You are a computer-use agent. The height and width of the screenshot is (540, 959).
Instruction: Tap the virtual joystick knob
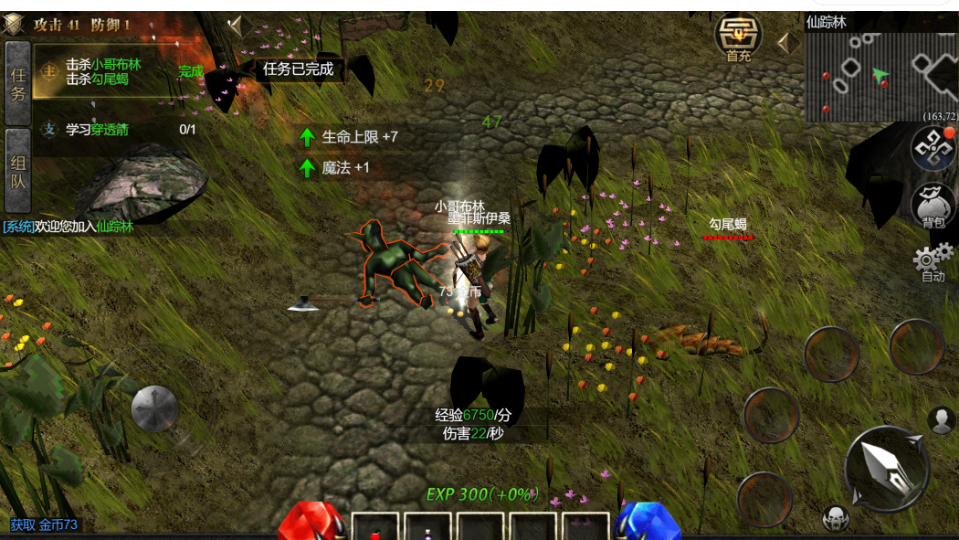click(154, 408)
